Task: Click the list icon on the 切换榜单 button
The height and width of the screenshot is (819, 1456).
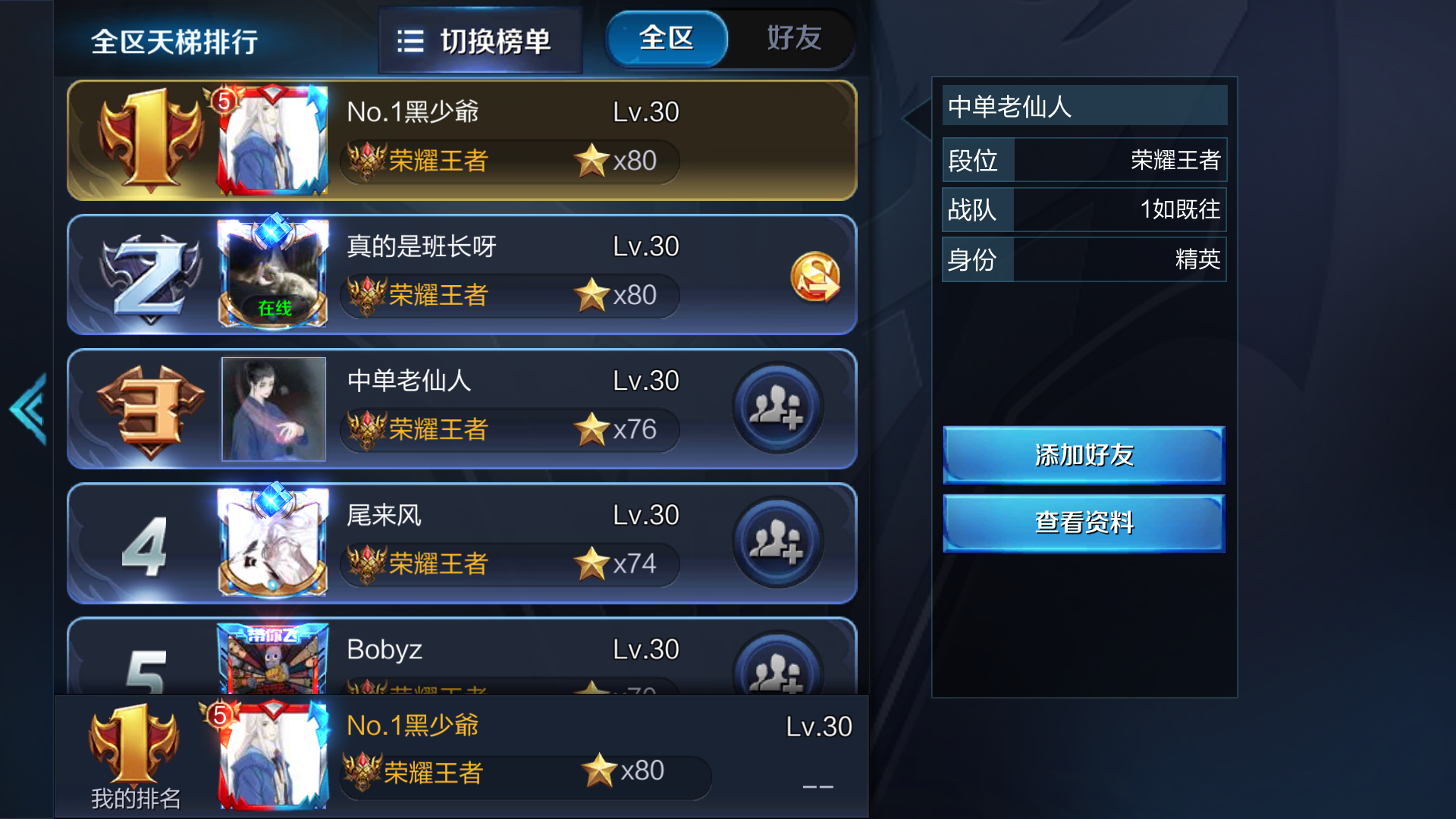Action: (x=409, y=42)
